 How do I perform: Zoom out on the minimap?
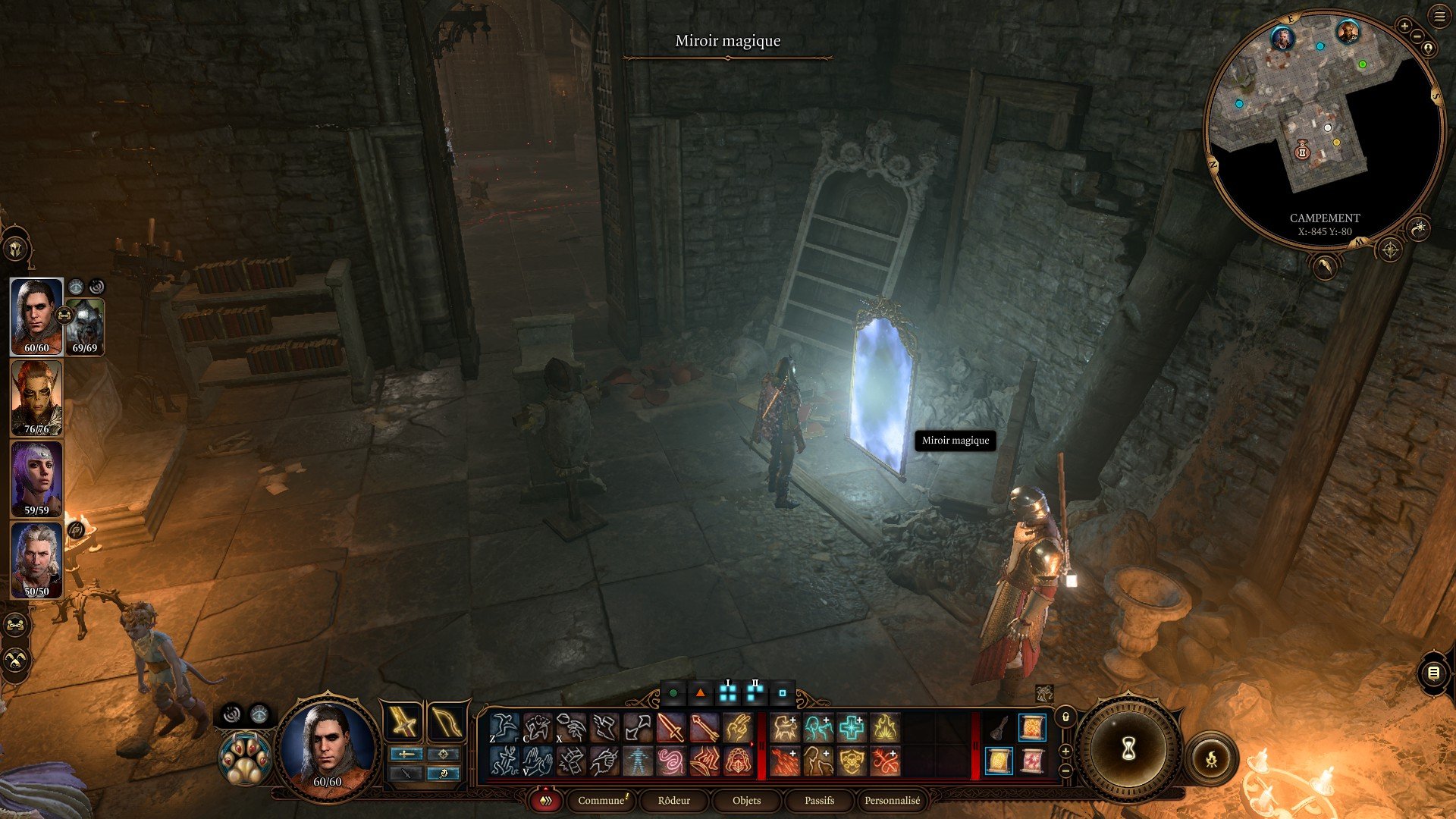1417,36
